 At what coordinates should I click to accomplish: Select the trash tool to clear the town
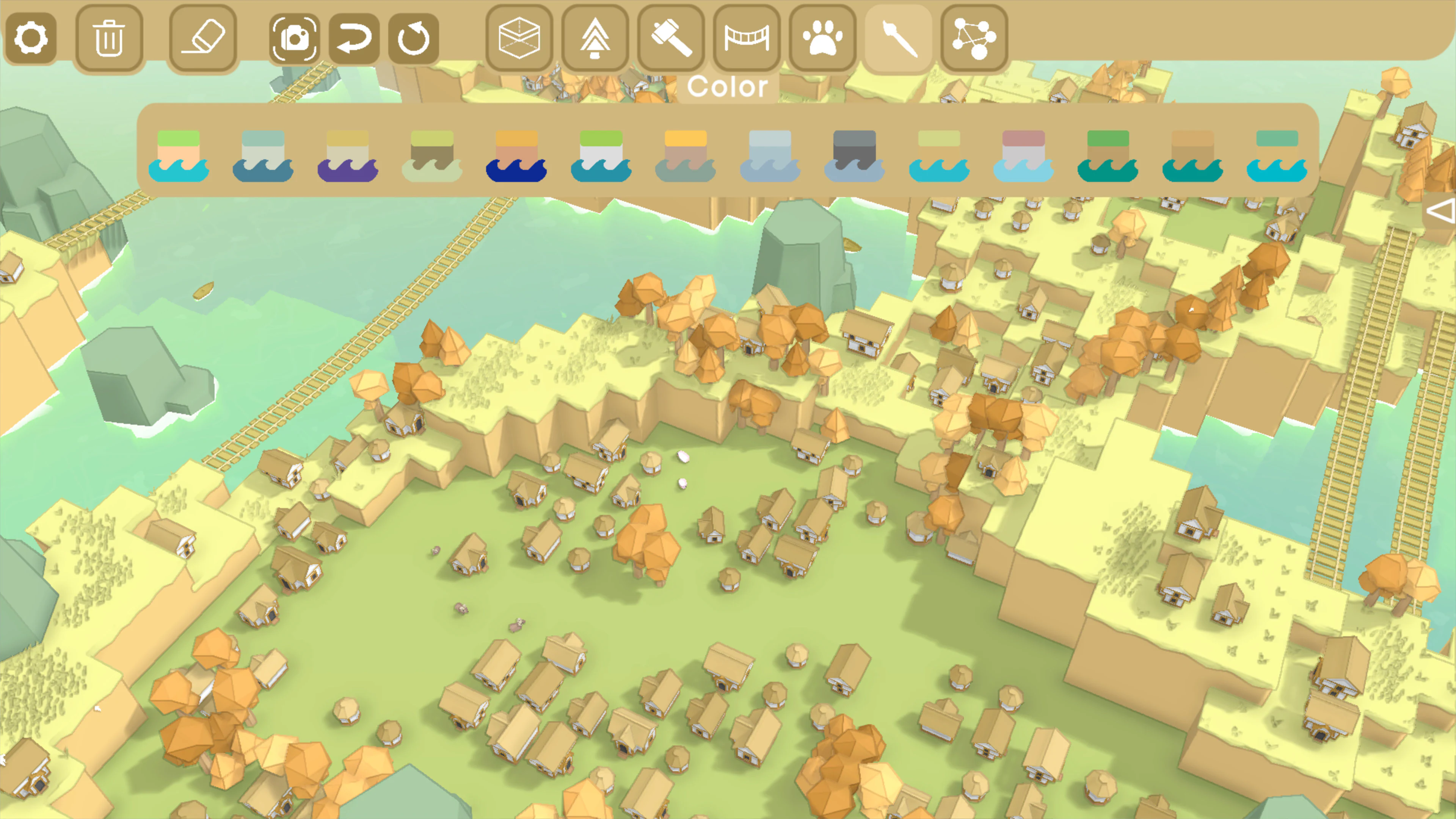[109, 38]
